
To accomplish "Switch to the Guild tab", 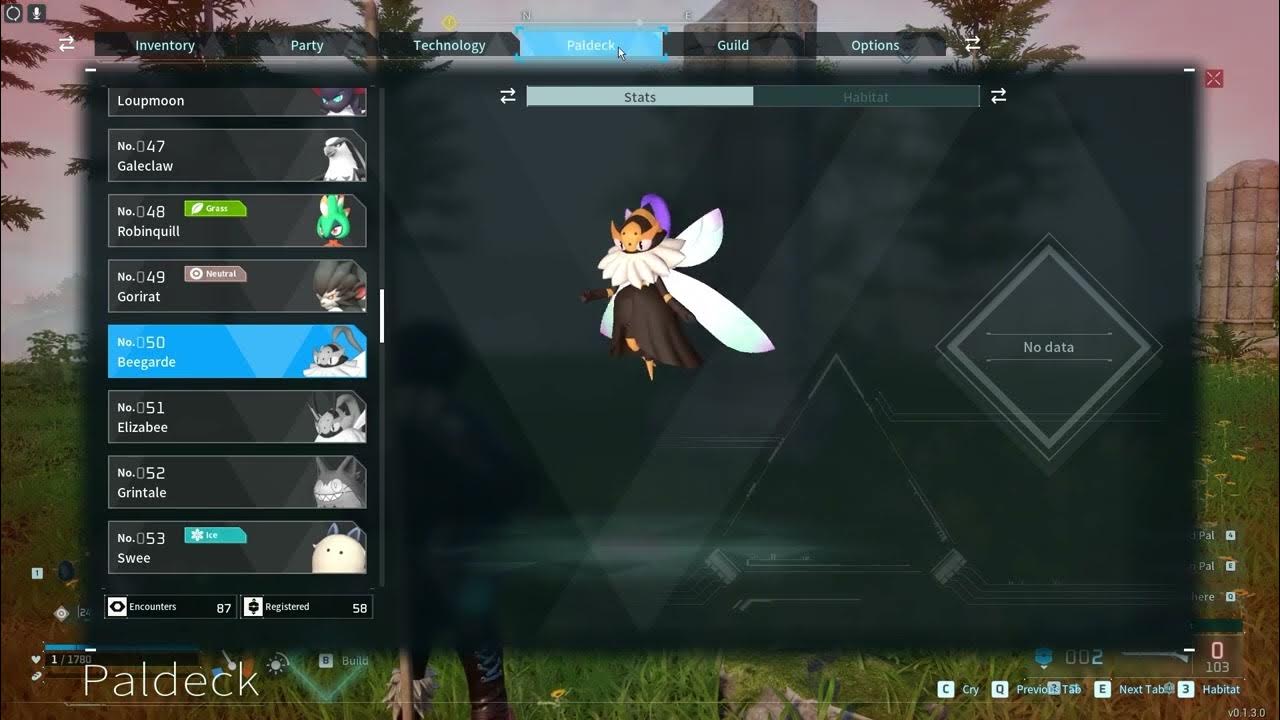I will point(732,45).
